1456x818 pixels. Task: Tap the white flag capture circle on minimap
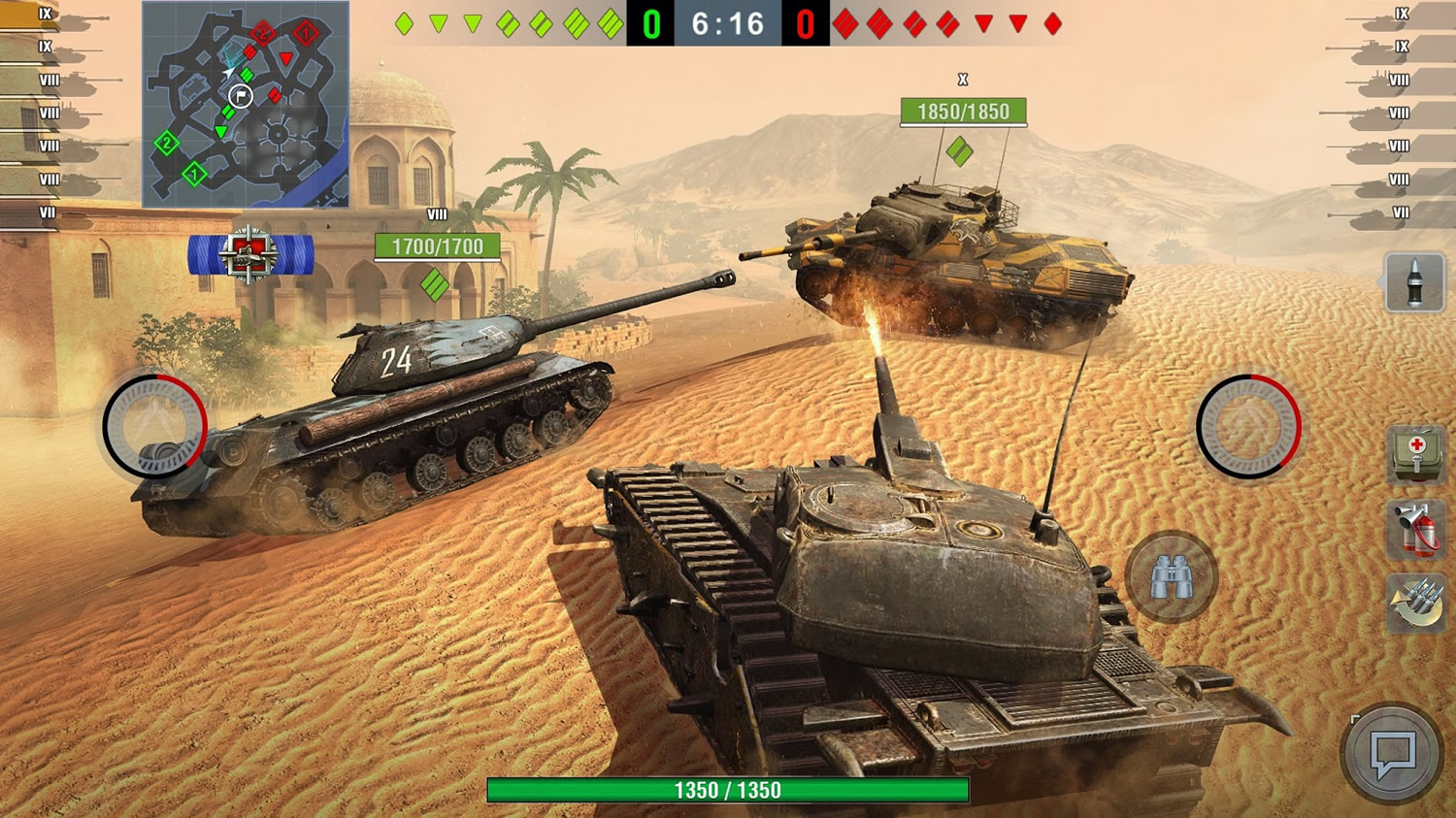[x=241, y=98]
